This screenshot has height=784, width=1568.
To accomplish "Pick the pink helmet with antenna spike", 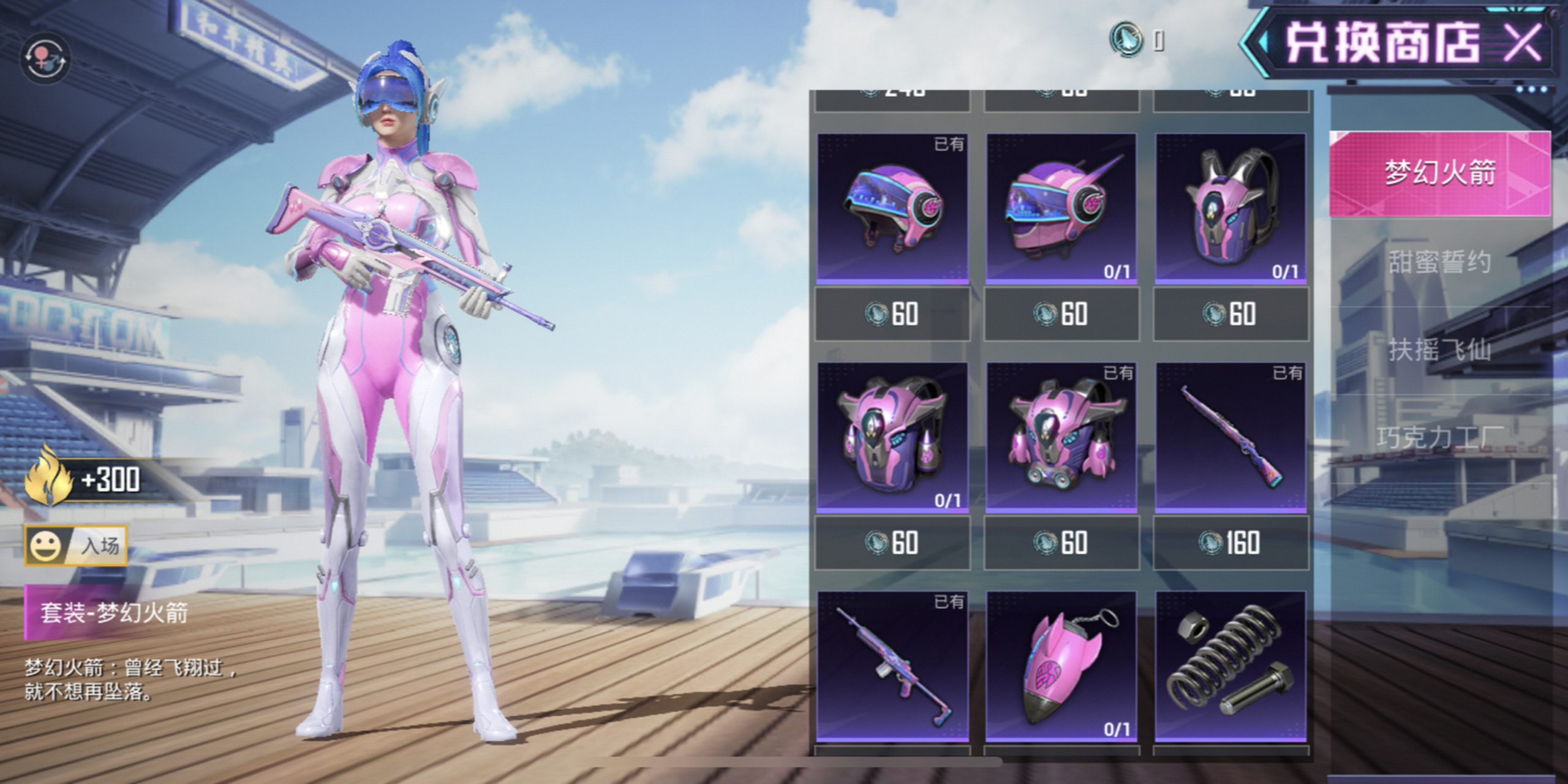I will click(1061, 208).
